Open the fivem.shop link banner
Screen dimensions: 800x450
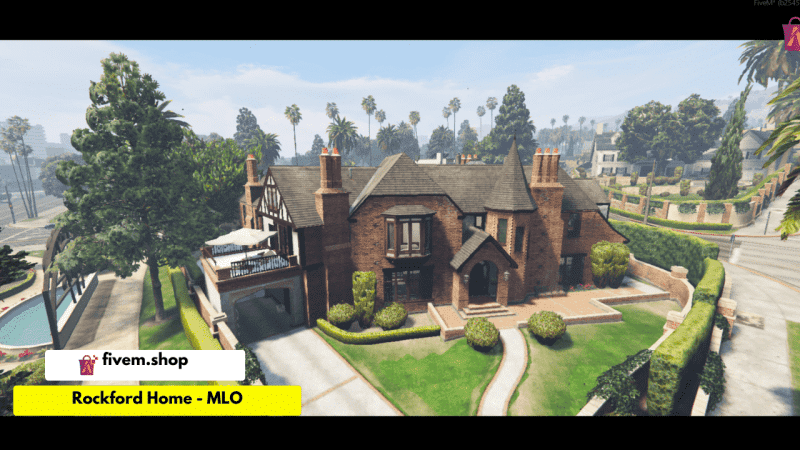[130, 365]
